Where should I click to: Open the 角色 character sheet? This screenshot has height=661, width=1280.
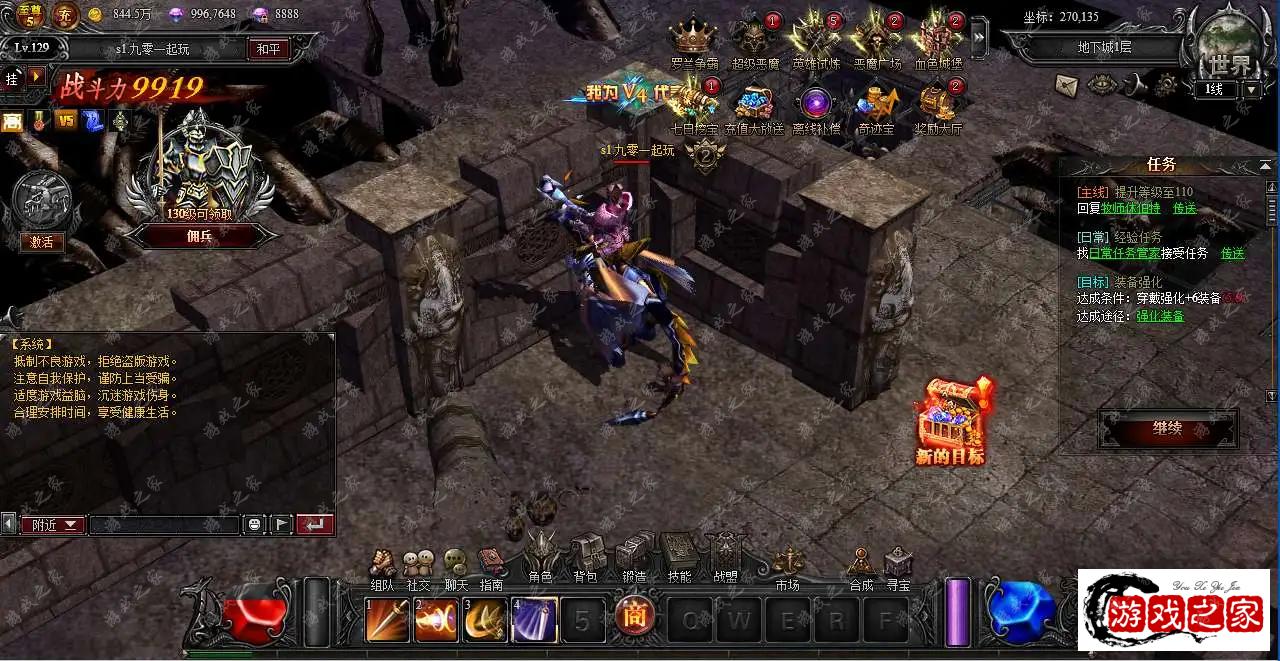point(541,556)
